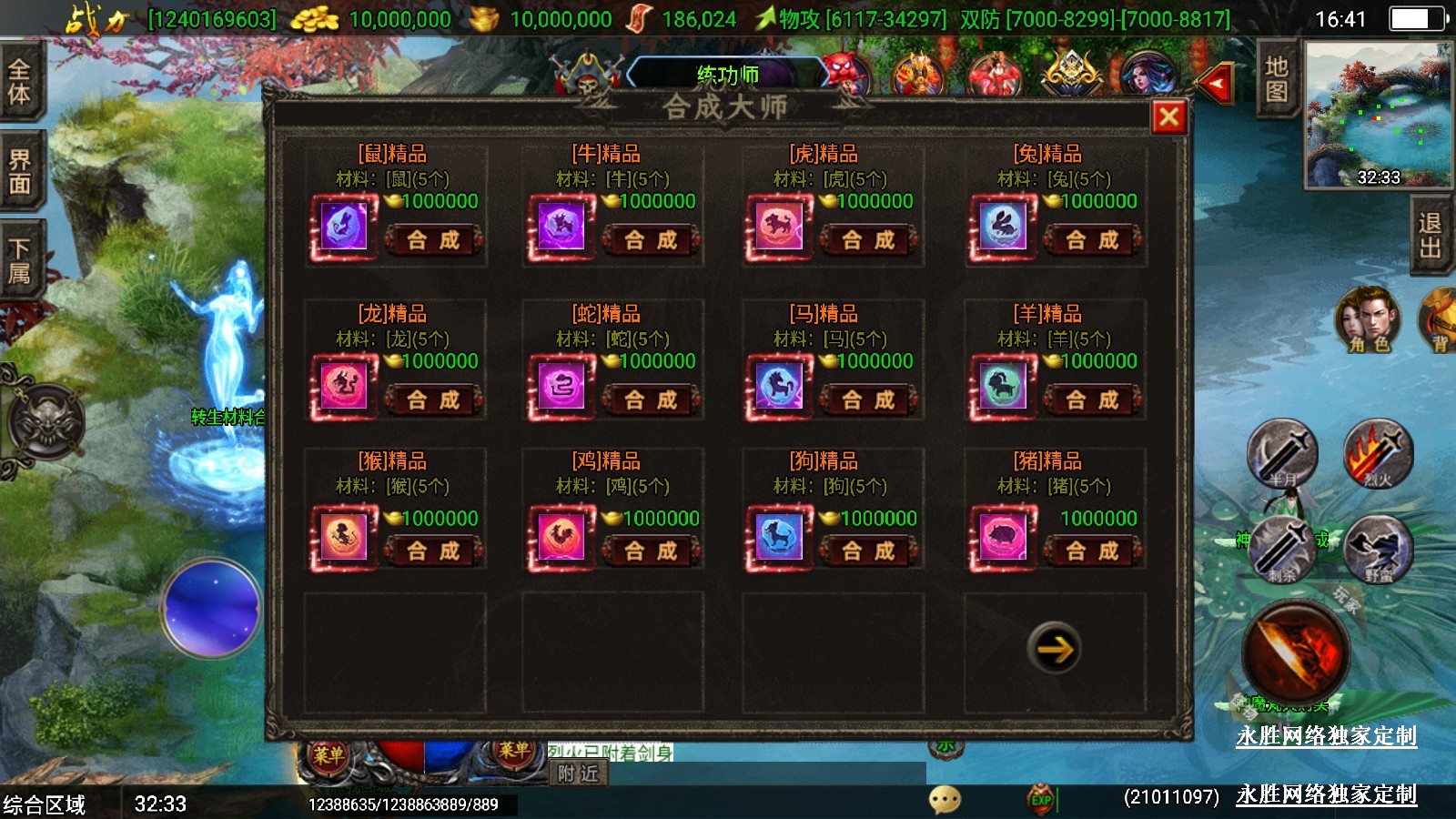Open the 地图 map button
The image size is (1456, 819).
pos(1277,79)
